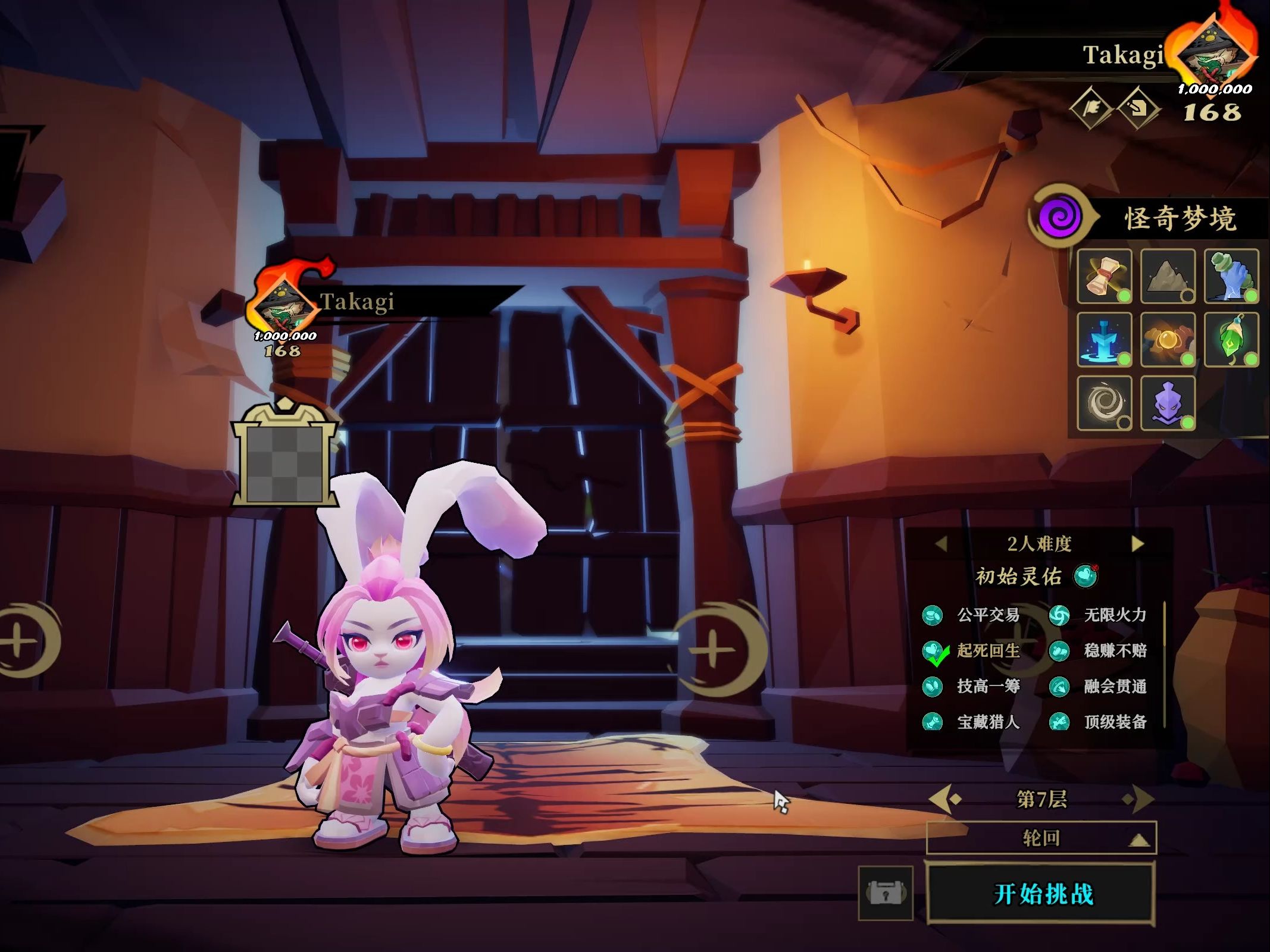Viewport: 1270px width, 952px height.
Task: Uncheck the 起死回生 blessing
Action: tap(976, 651)
